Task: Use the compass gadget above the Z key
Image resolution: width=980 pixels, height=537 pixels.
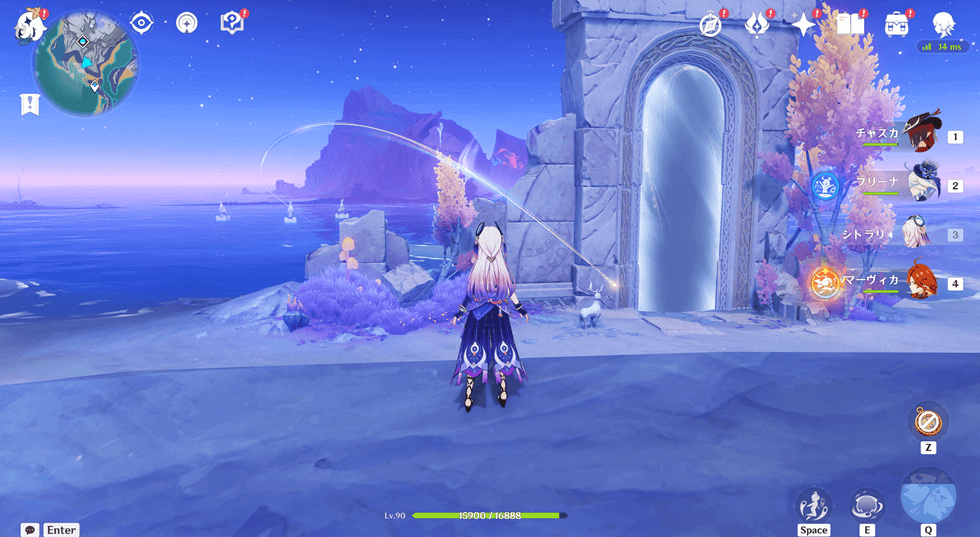Action: [928, 420]
